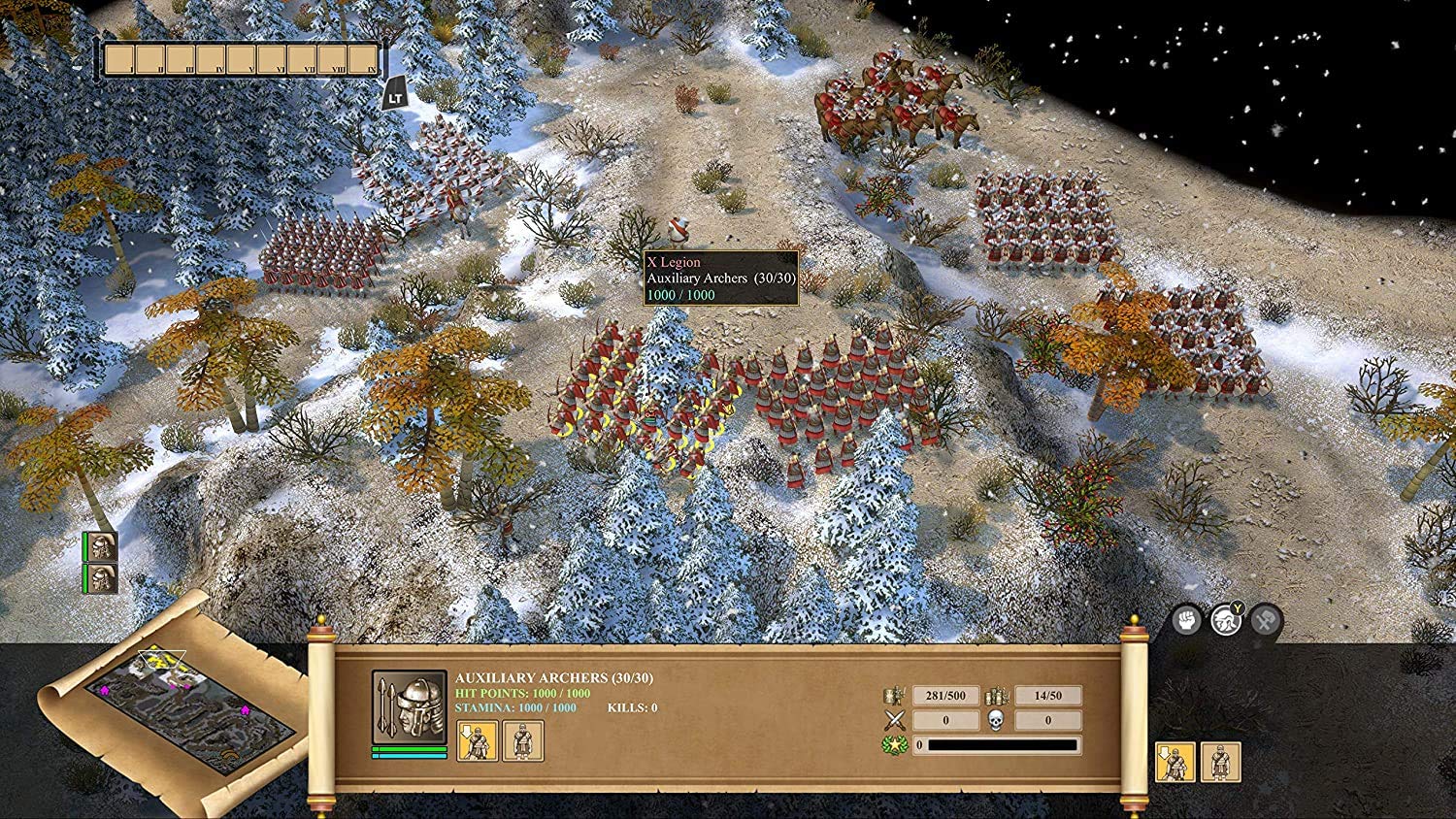Image resolution: width=1456 pixels, height=819 pixels.
Task: Click the fist icon above the scroll
Action: [1186, 619]
